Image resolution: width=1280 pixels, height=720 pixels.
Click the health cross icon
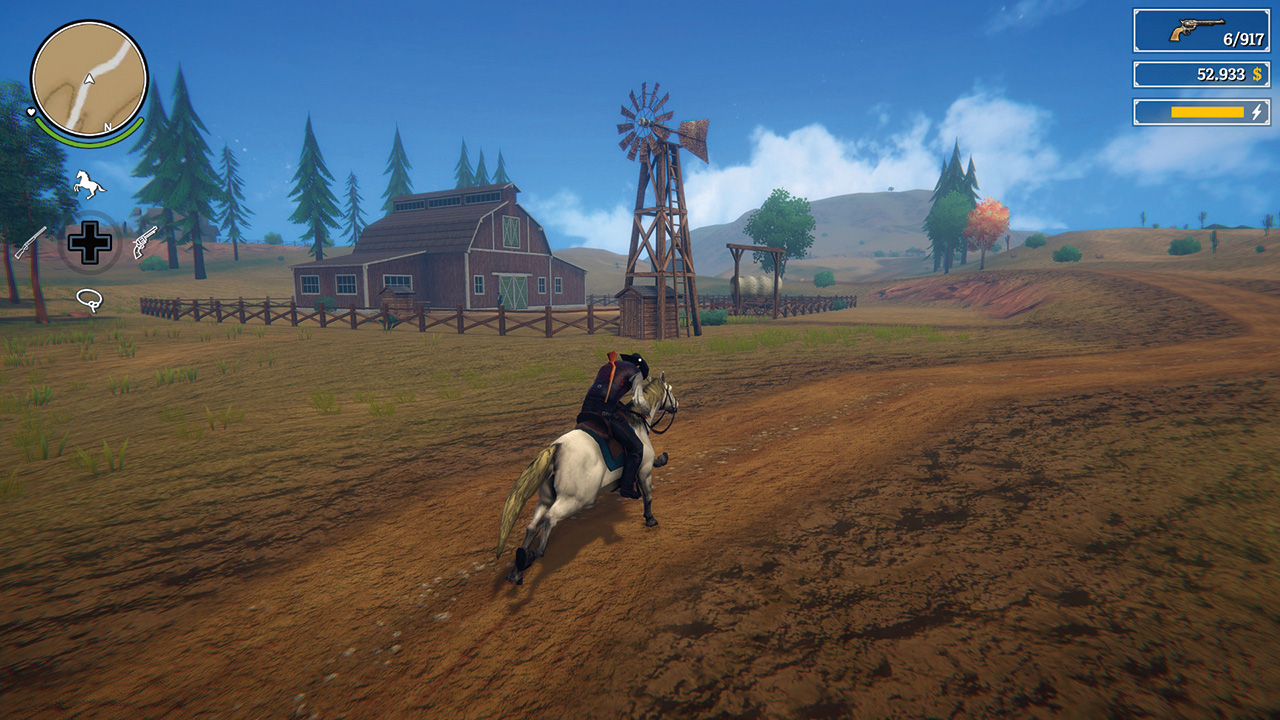[90, 242]
